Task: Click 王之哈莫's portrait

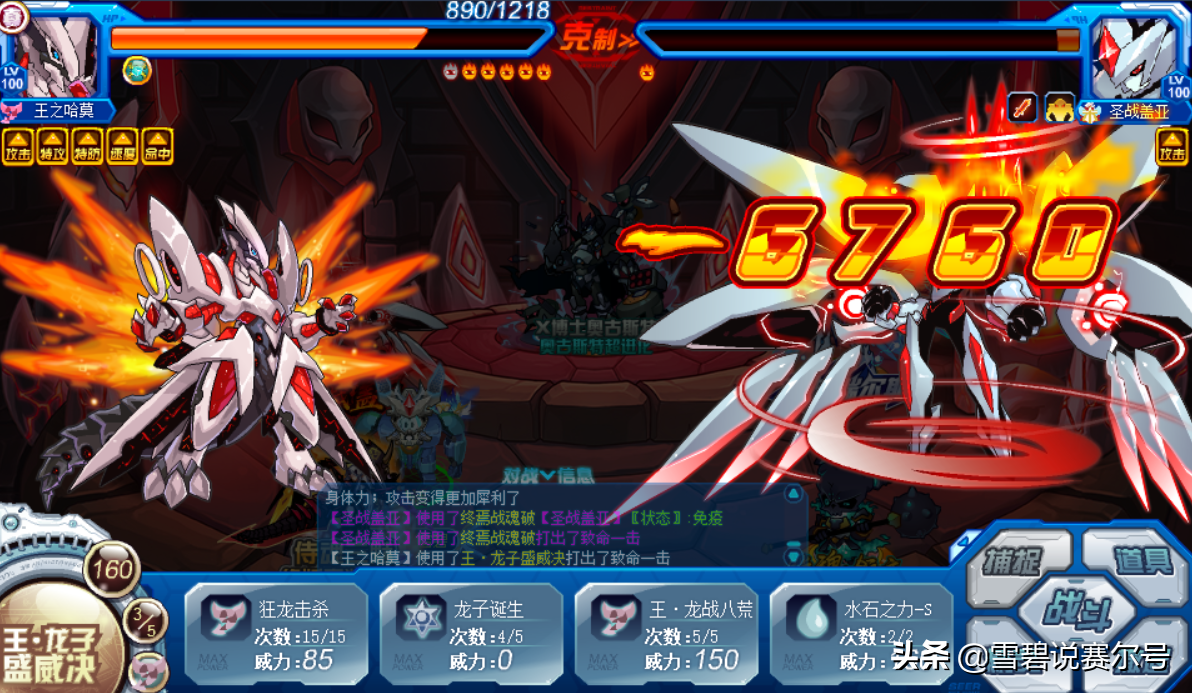Action: tap(57, 55)
